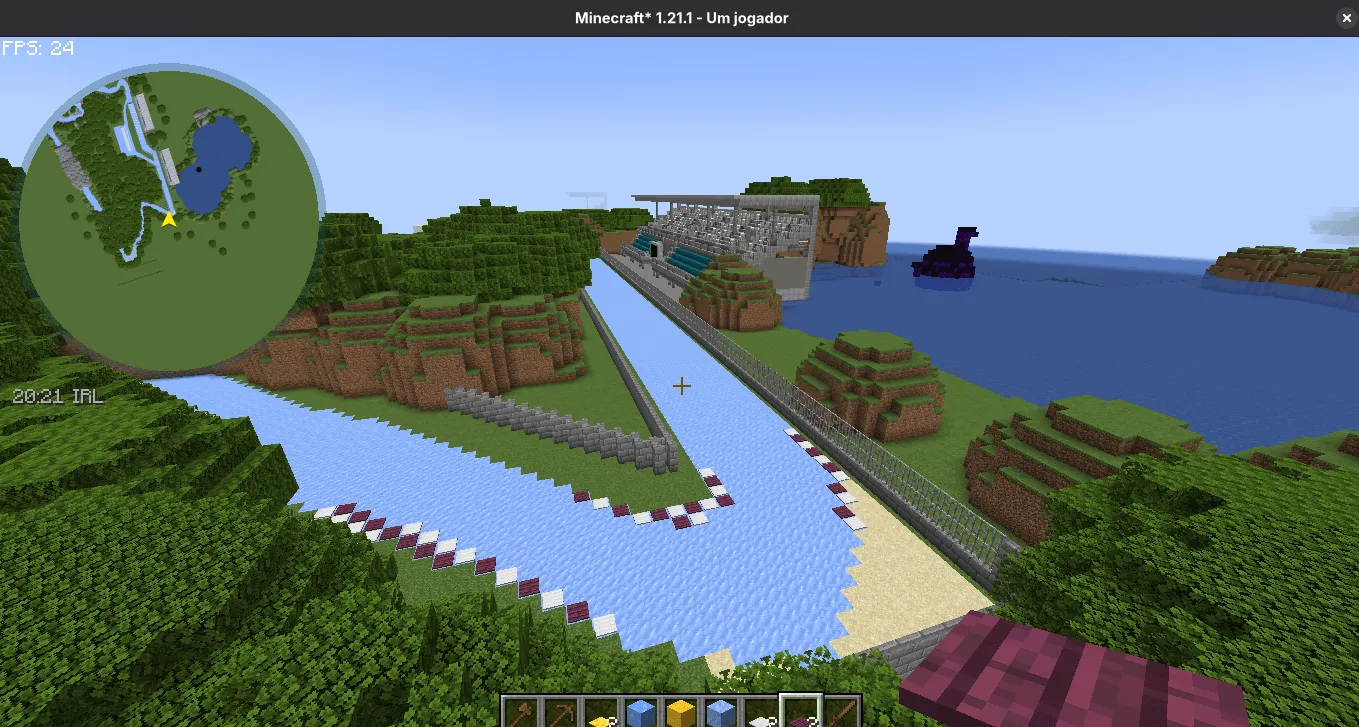The width and height of the screenshot is (1359, 727).
Task: Click the crosshair at screen center
Action: point(683,385)
